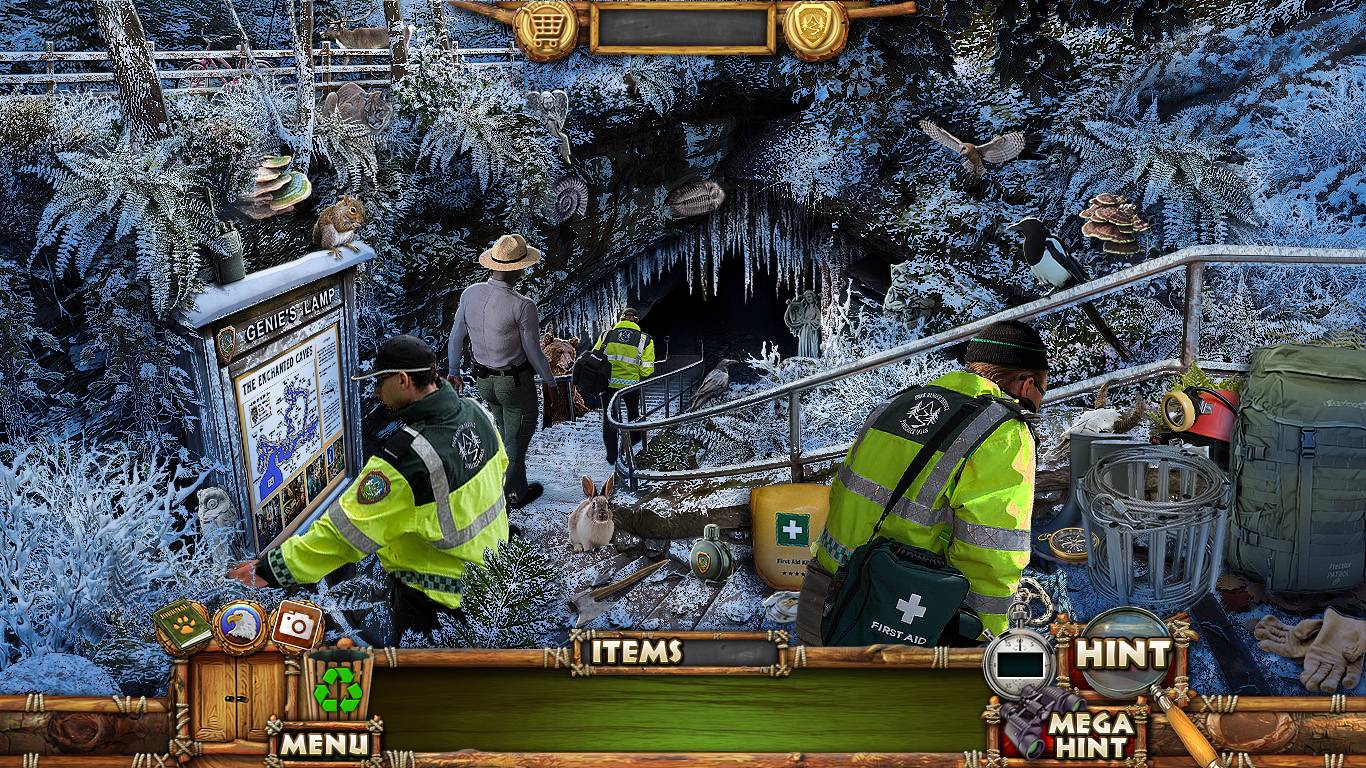Select the bald eagle icon

coord(240,627)
